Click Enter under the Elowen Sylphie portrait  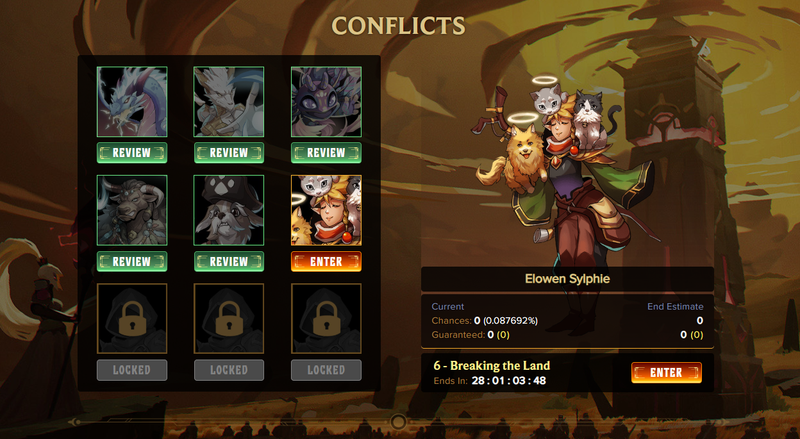pyautogui.click(x=326, y=262)
